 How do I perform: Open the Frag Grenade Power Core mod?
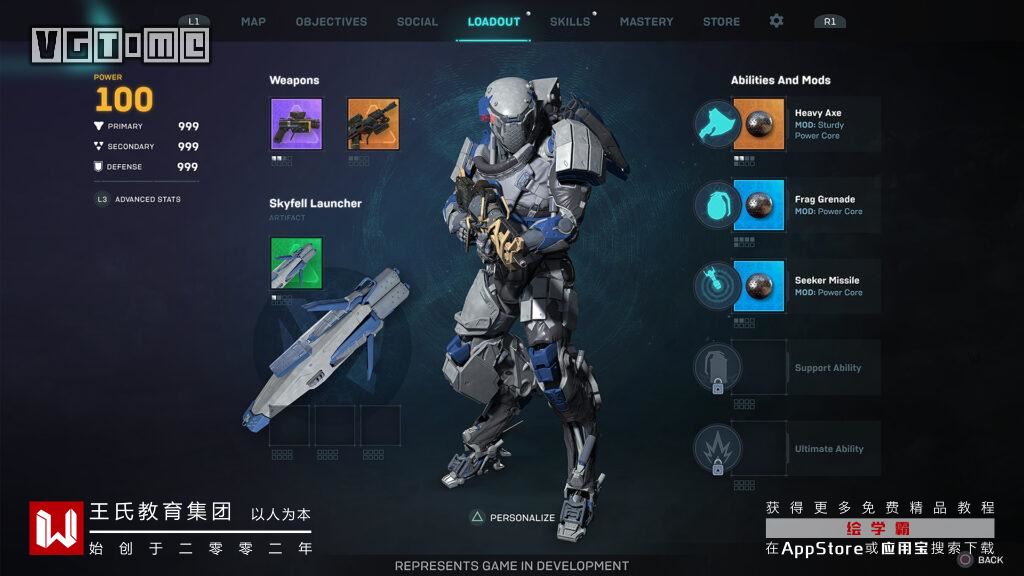click(x=758, y=206)
